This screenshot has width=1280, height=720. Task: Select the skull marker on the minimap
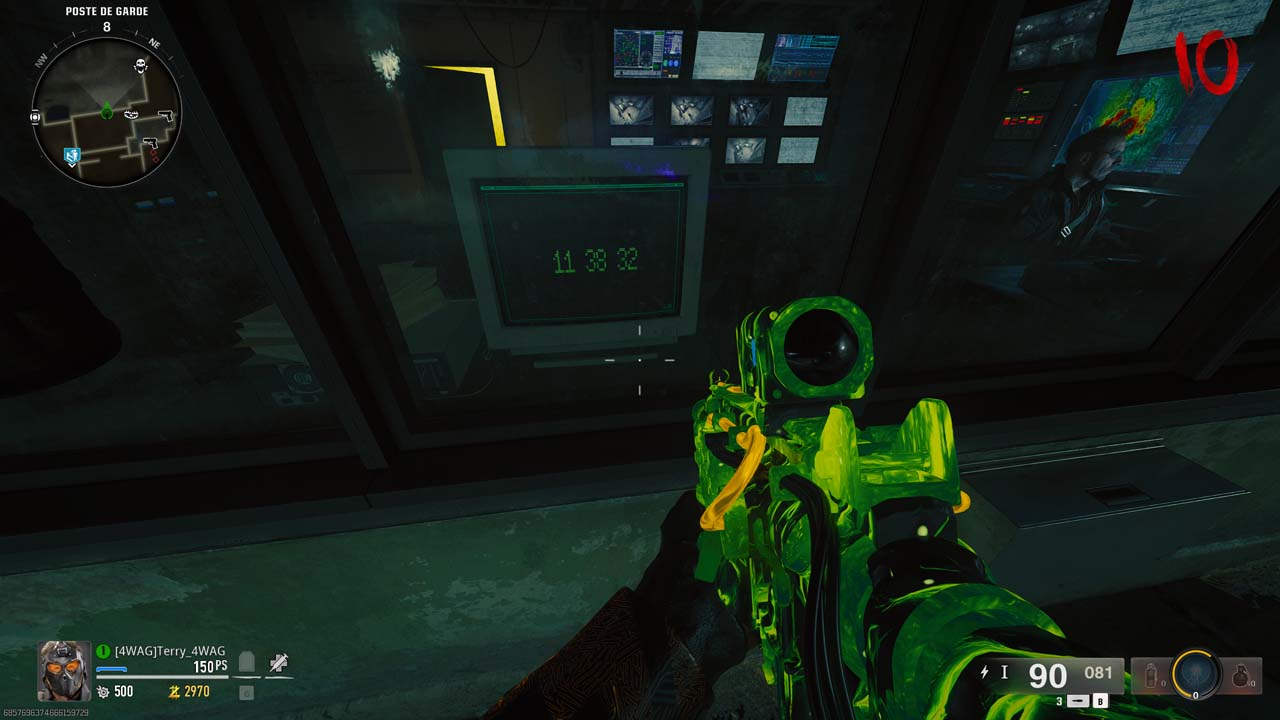tap(141, 66)
